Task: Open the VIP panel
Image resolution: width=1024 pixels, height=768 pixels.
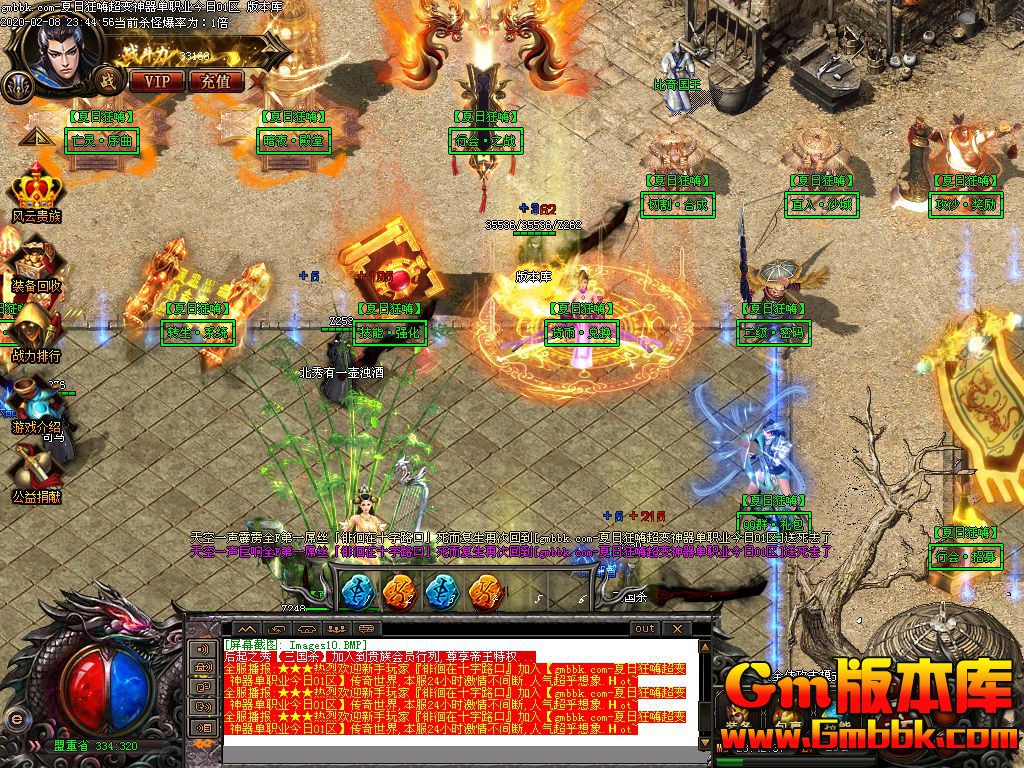Action: 158,81
